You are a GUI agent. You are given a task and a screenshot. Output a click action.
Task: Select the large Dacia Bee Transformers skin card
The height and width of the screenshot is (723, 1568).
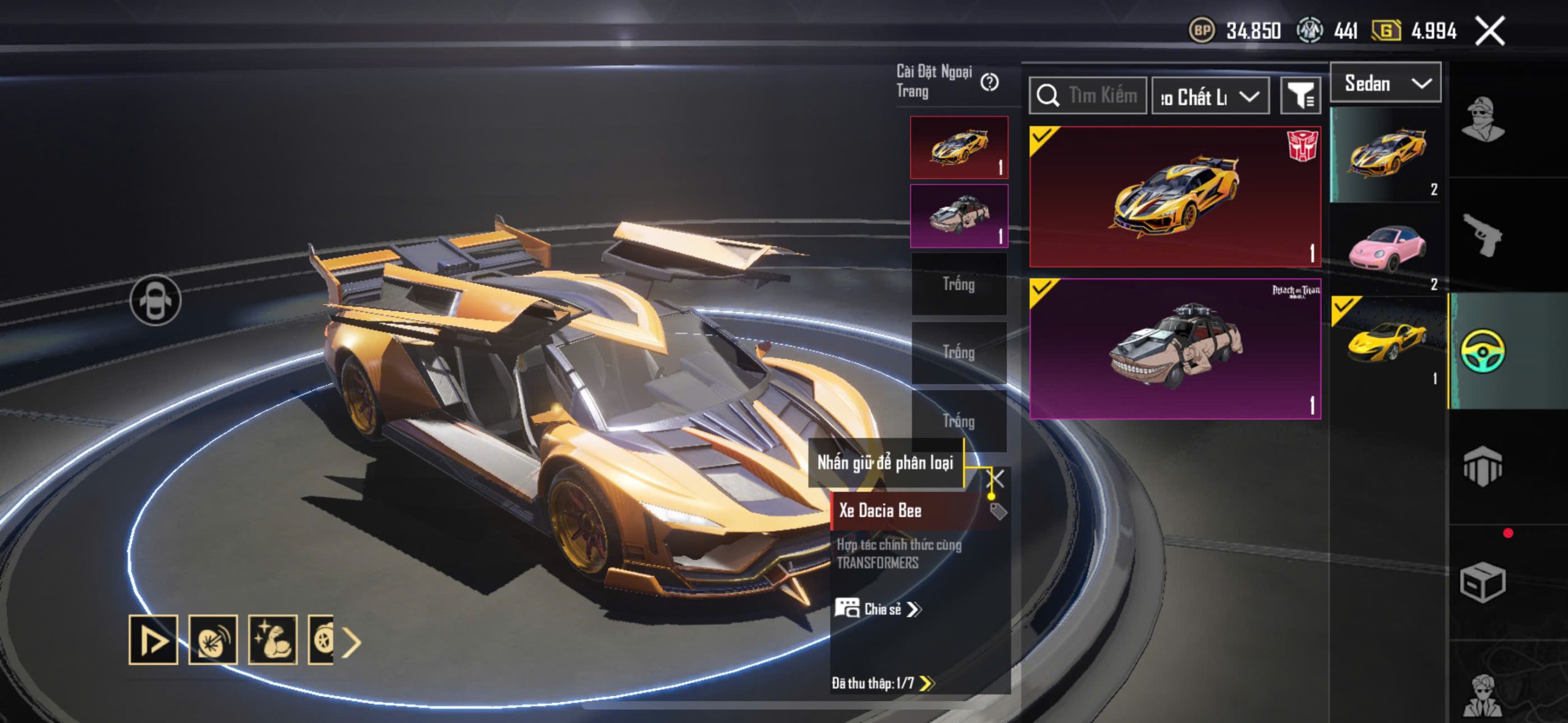coord(1175,197)
